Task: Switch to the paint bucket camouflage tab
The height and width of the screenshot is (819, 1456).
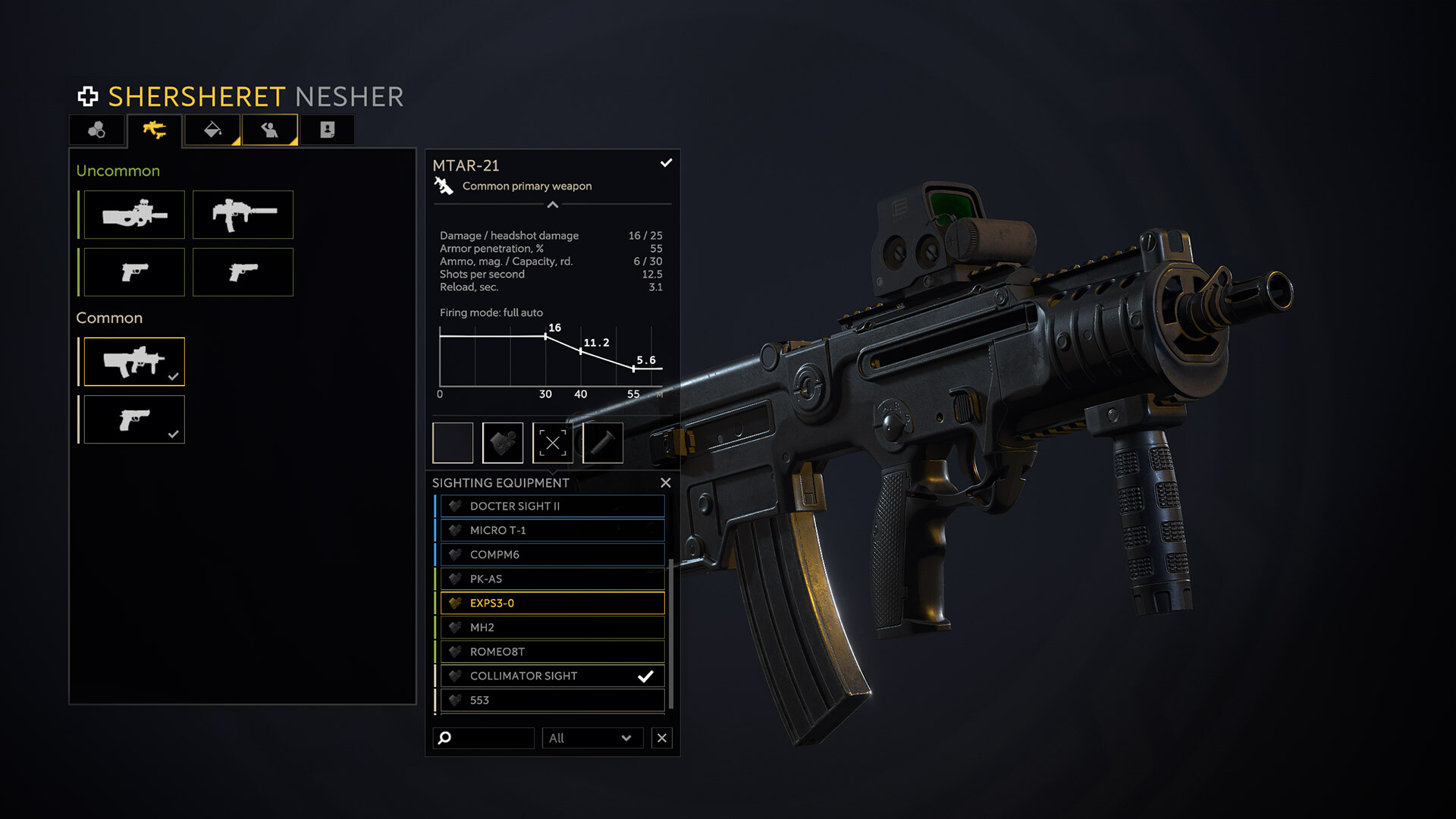Action: point(212,130)
